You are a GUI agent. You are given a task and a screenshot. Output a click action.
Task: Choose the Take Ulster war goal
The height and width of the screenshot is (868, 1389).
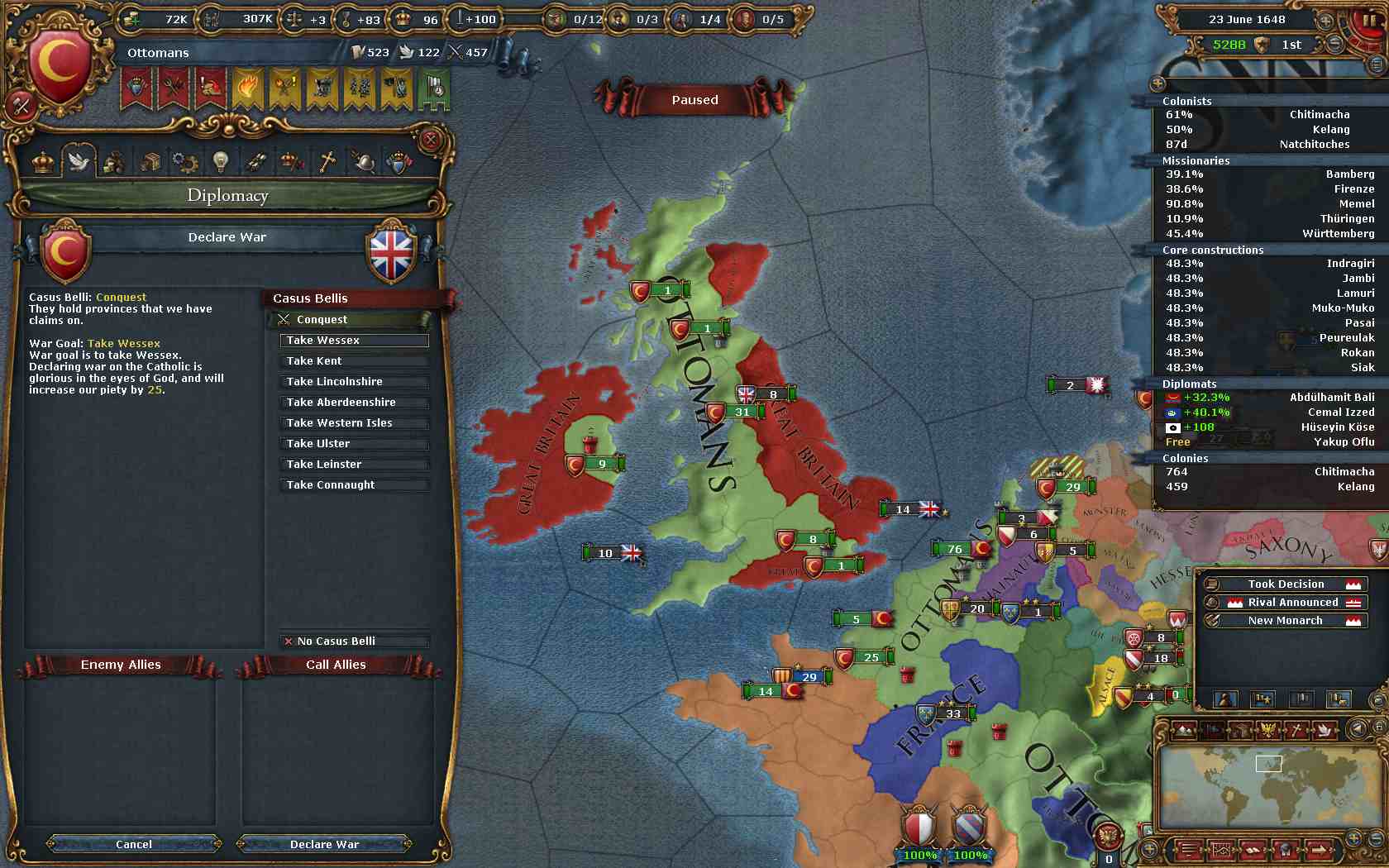click(x=354, y=444)
